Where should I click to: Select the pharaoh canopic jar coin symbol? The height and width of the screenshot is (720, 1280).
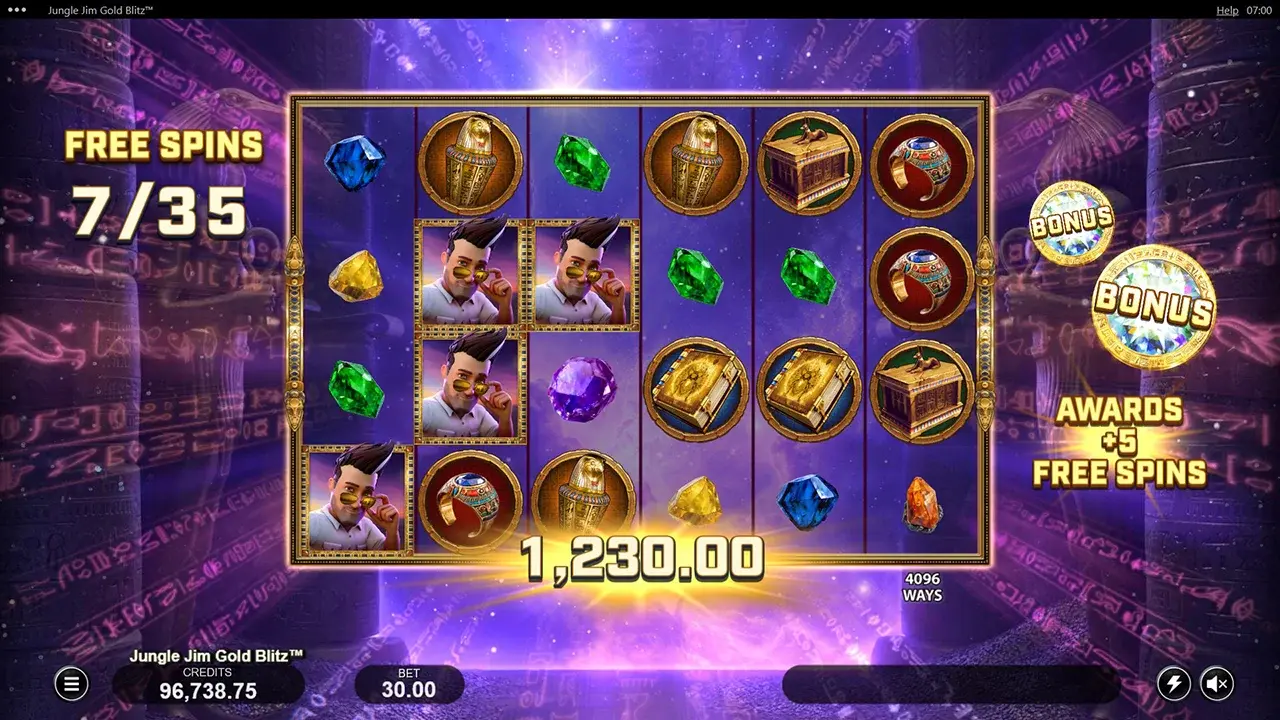[468, 160]
